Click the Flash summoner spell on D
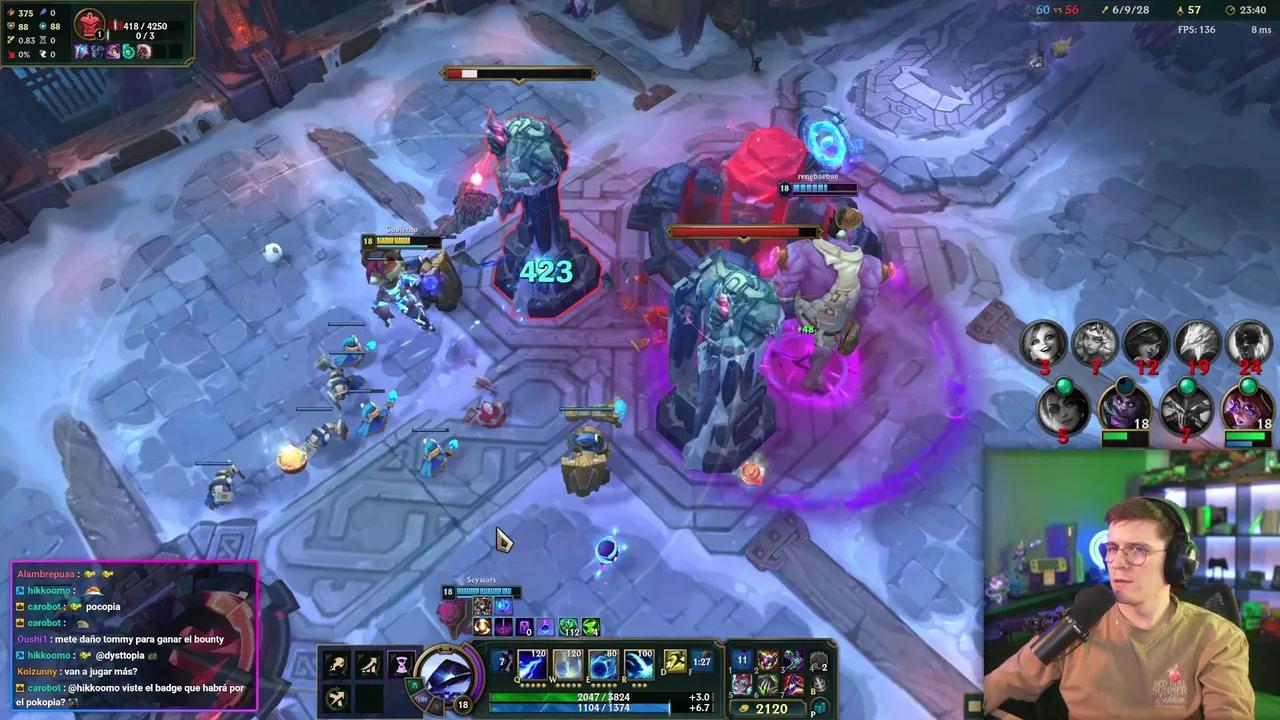Viewport: 1280px width, 720px height. click(674, 661)
